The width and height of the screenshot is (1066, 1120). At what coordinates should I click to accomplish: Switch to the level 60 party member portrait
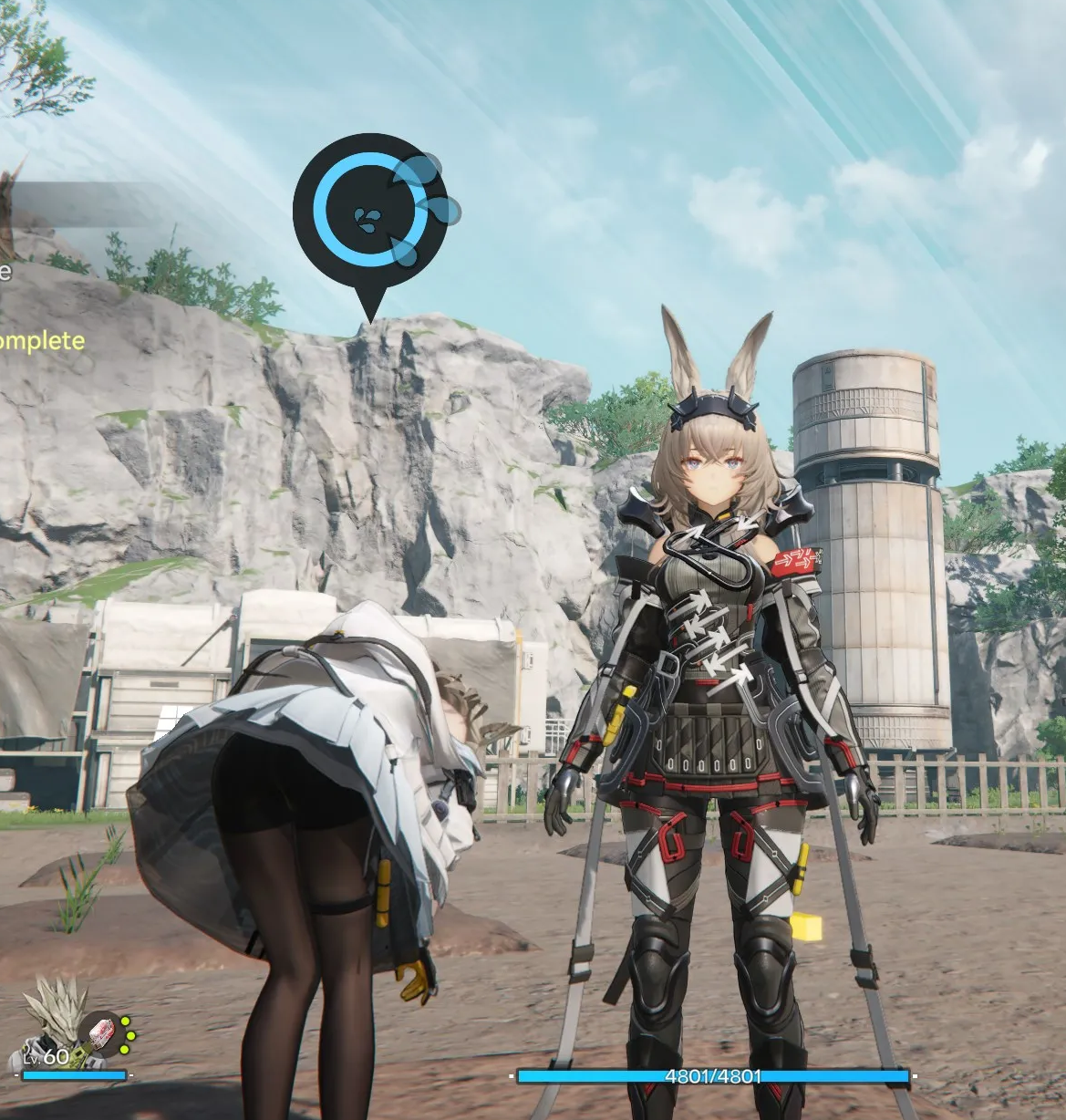click(53, 1016)
